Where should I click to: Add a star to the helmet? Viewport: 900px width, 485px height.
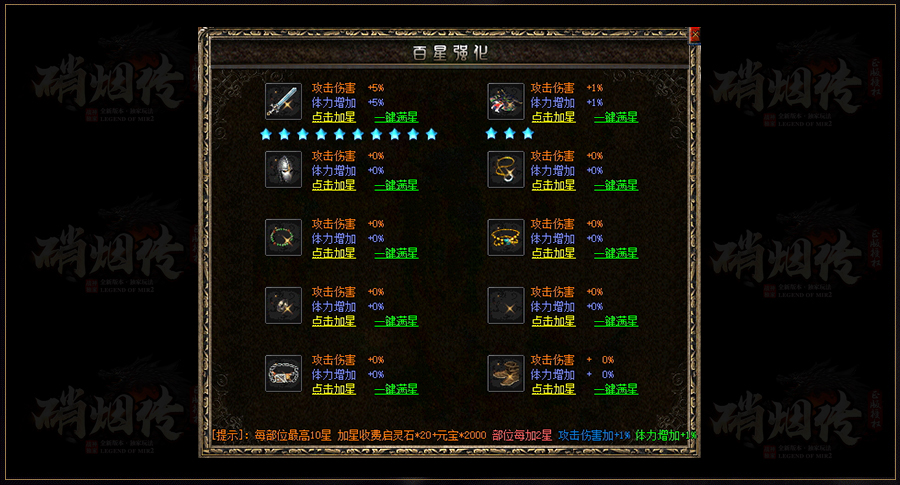point(334,185)
